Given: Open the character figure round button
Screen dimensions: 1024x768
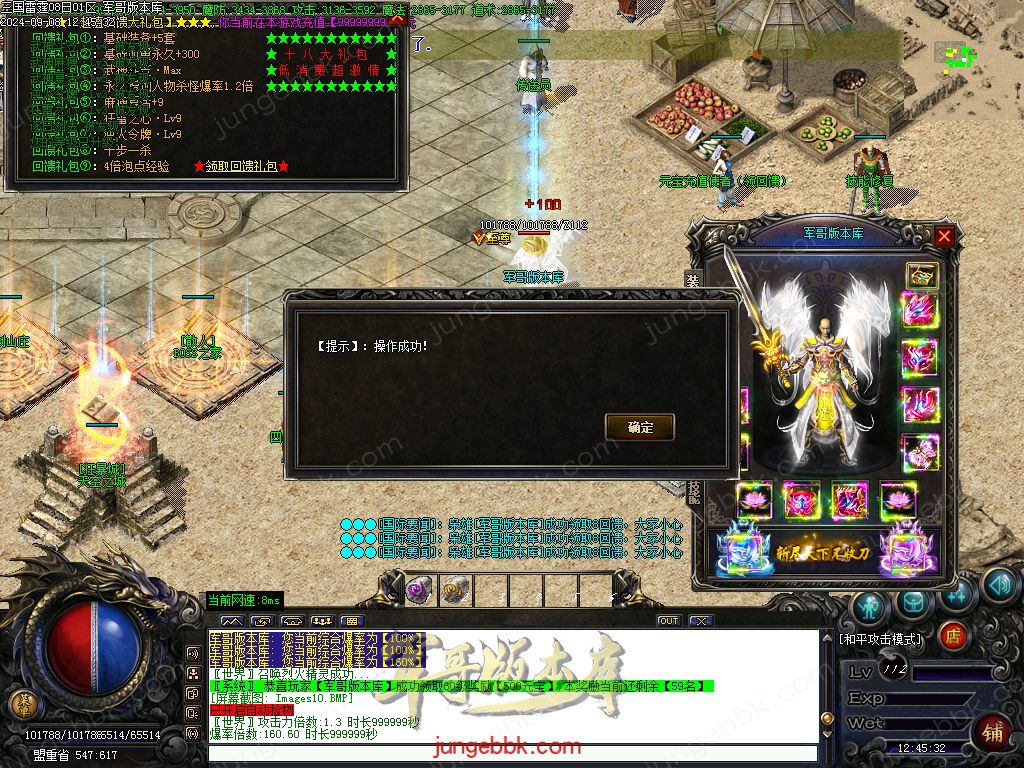Looking at the screenshot, I should (x=870, y=606).
